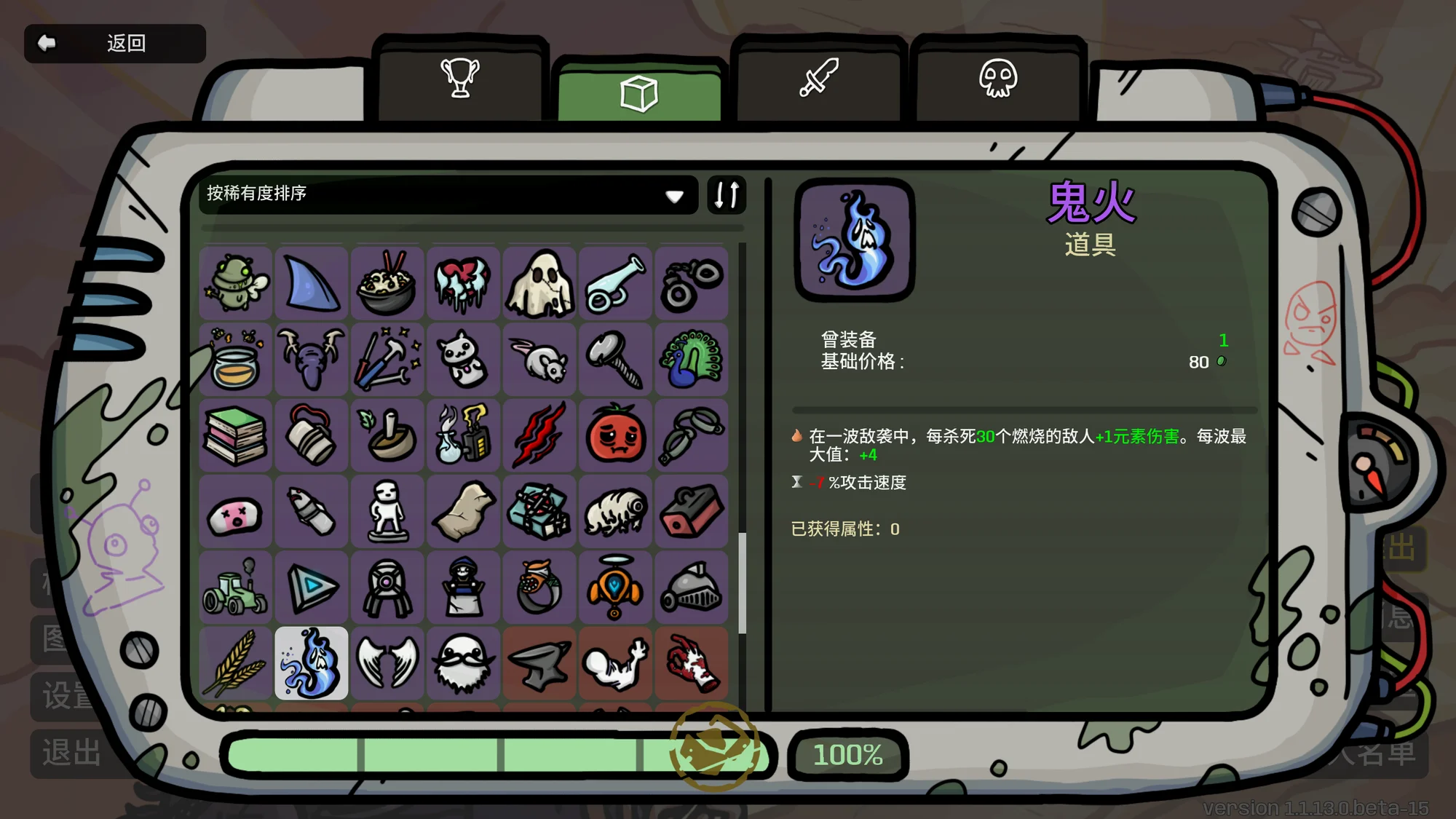The image size is (1456, 819).
Task: Choose the shark fin item
Action: click(x=312, y=284)
